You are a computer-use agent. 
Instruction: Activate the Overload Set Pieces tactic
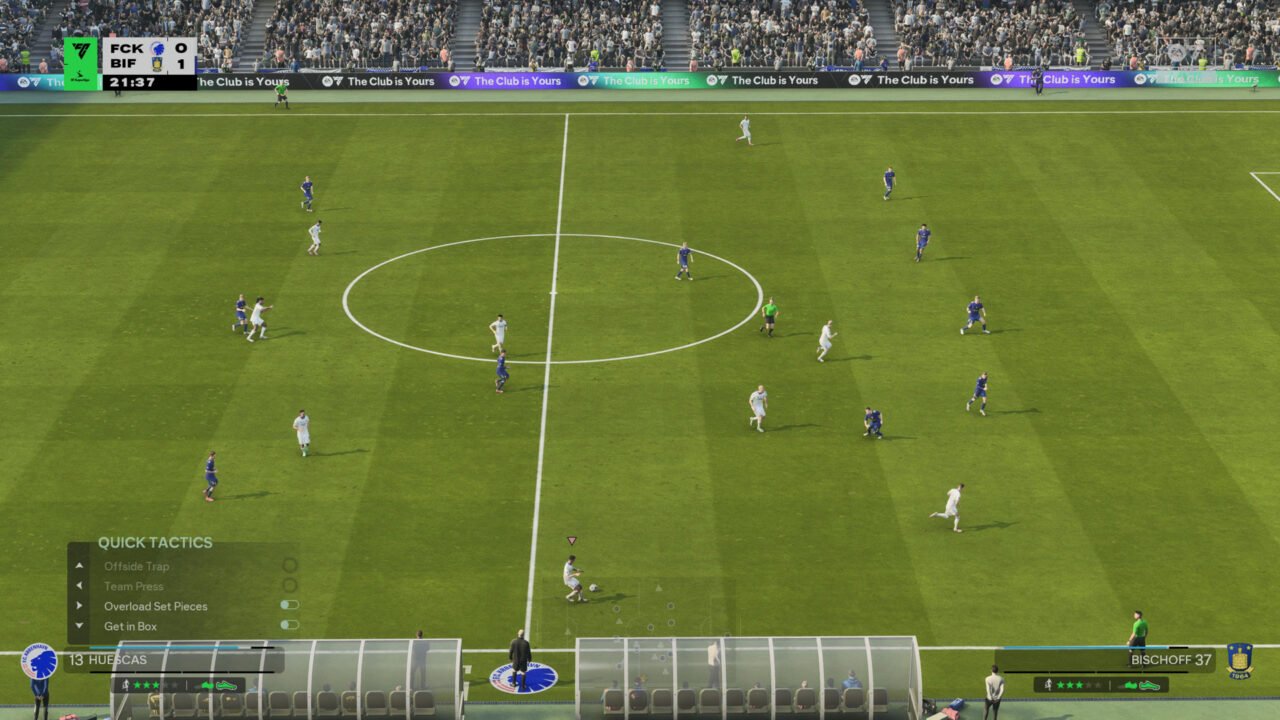click(x=156, y=606)
